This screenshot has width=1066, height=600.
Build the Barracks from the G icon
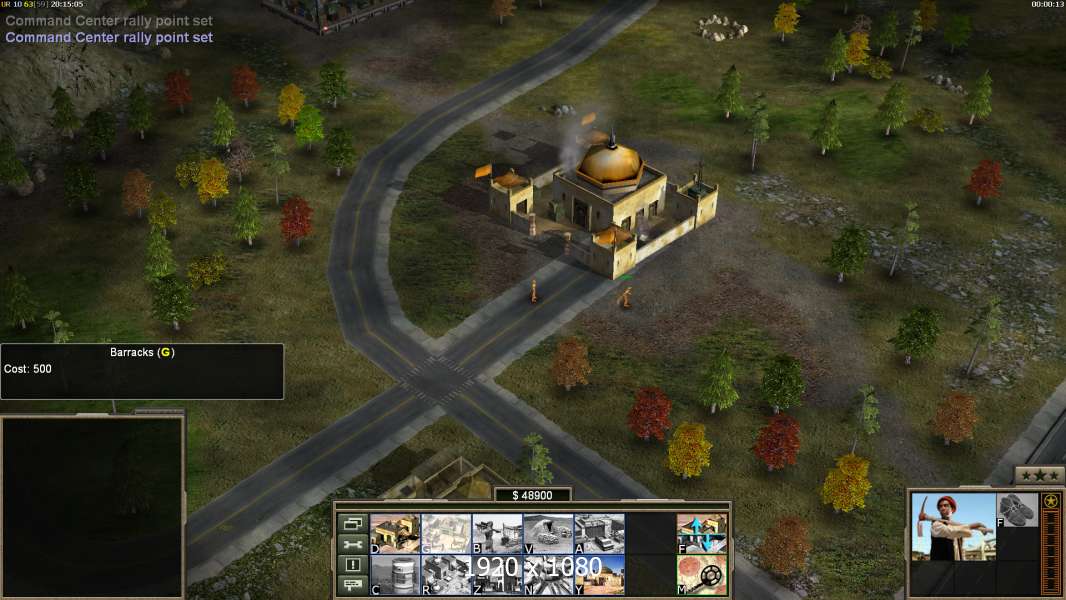pyautogui.click(x=445, y=533)
